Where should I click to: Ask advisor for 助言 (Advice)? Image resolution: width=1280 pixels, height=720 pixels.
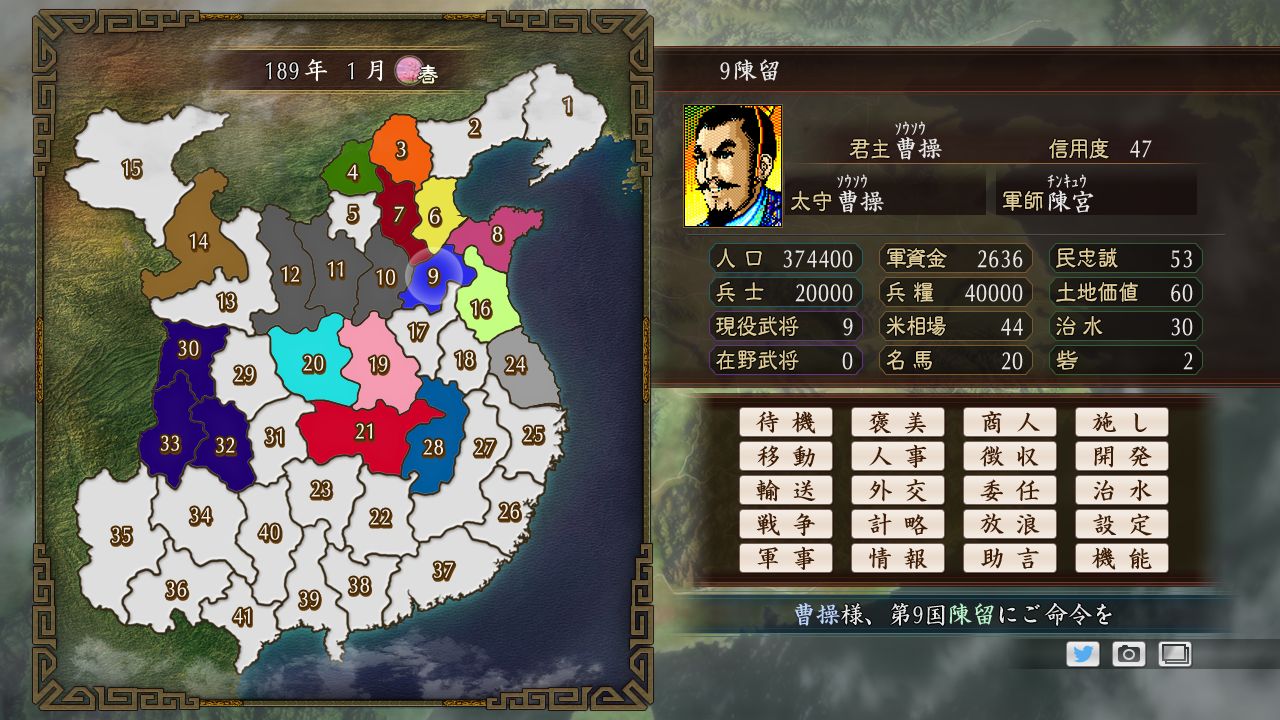1010,558
